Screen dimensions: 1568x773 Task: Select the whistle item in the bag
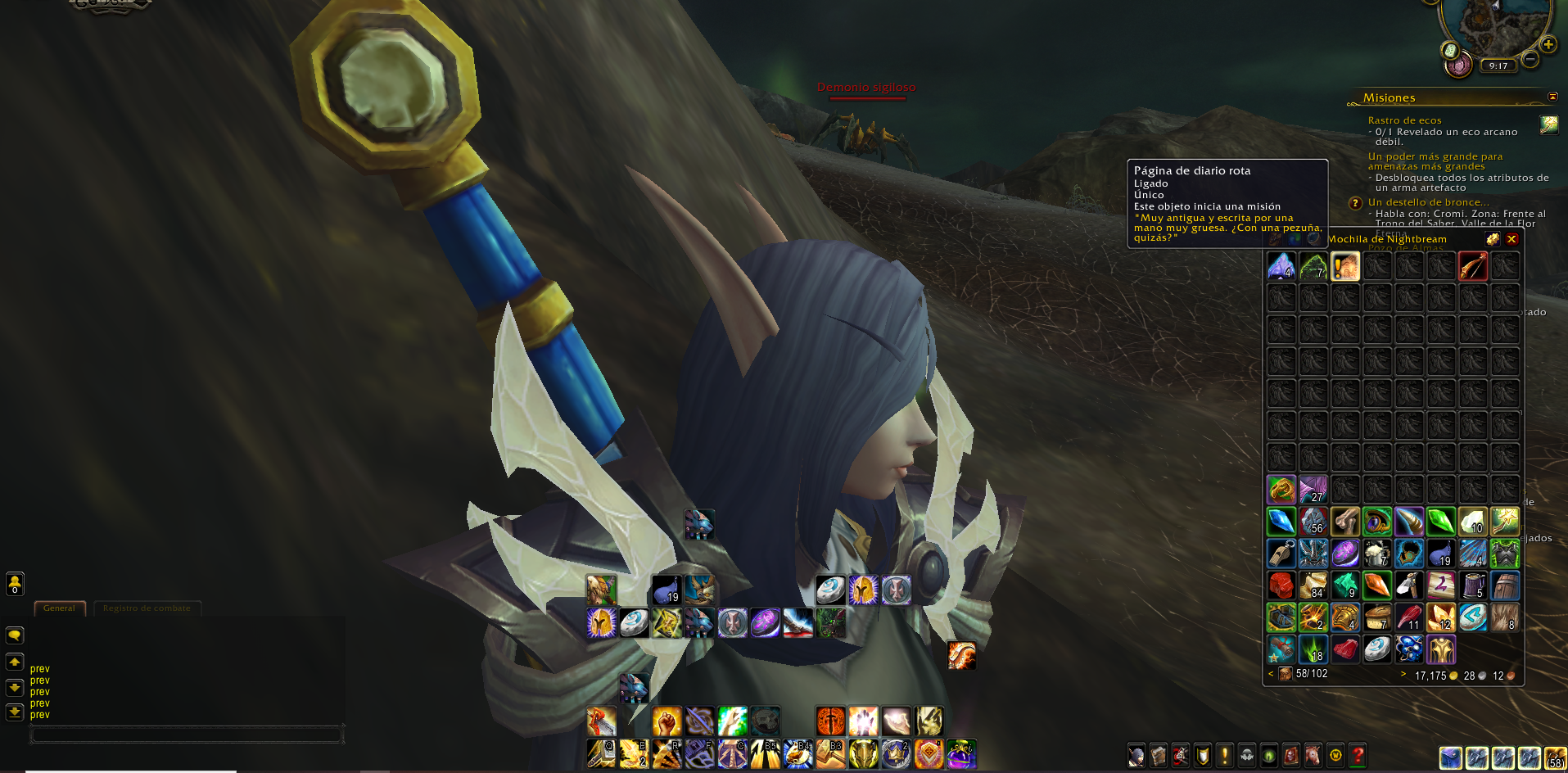pyautogui.click(x=1281, y=554)
